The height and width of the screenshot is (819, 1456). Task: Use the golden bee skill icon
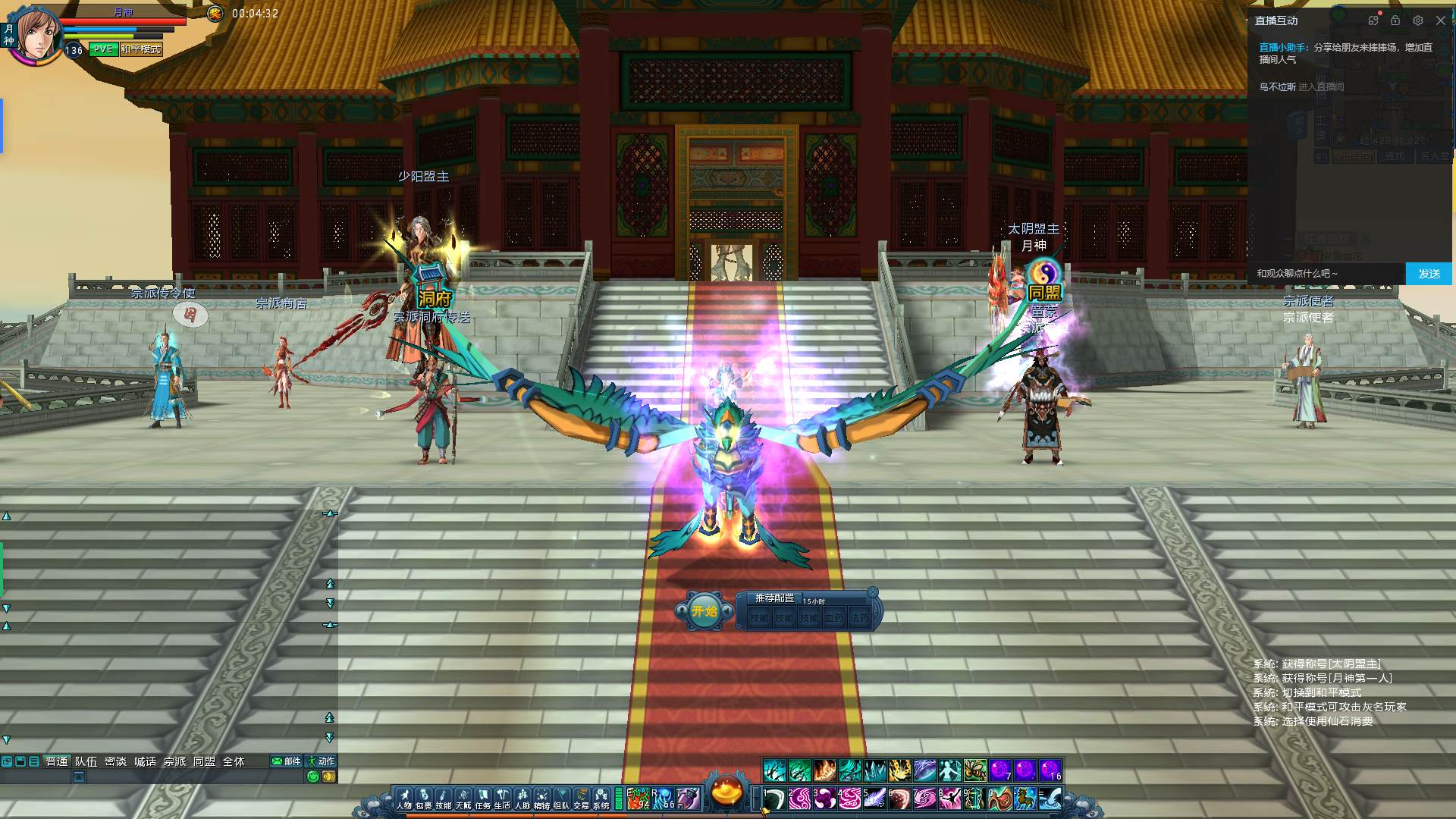[974, 770]
